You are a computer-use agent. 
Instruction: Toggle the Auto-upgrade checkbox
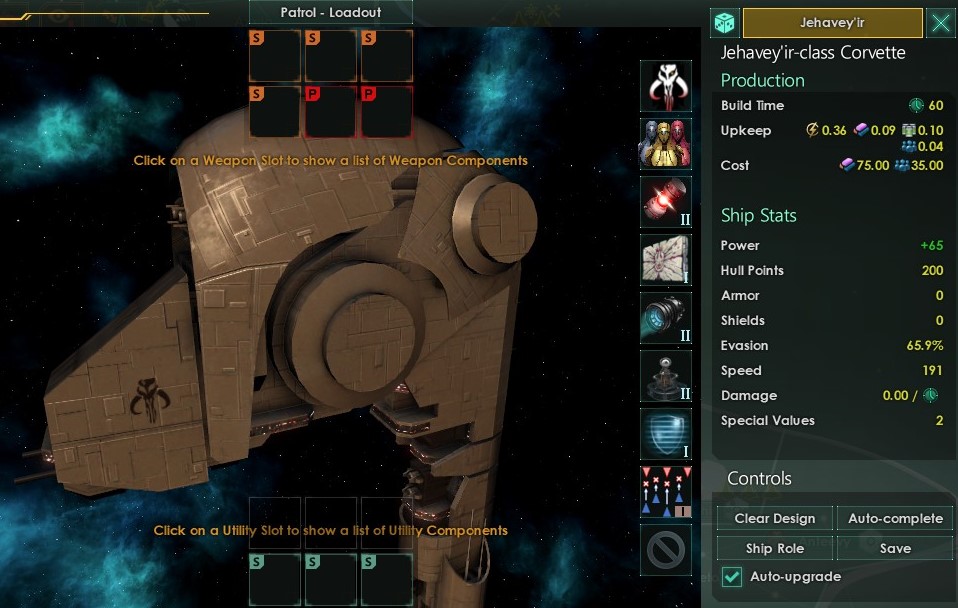point(732,577)
